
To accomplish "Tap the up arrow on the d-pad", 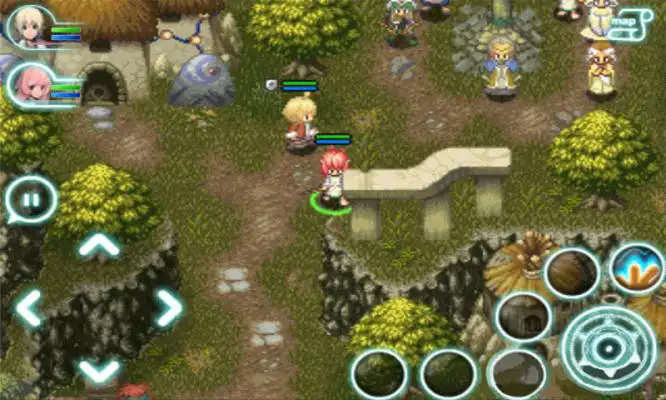I will pyautogui.click(x=99, y=245).
